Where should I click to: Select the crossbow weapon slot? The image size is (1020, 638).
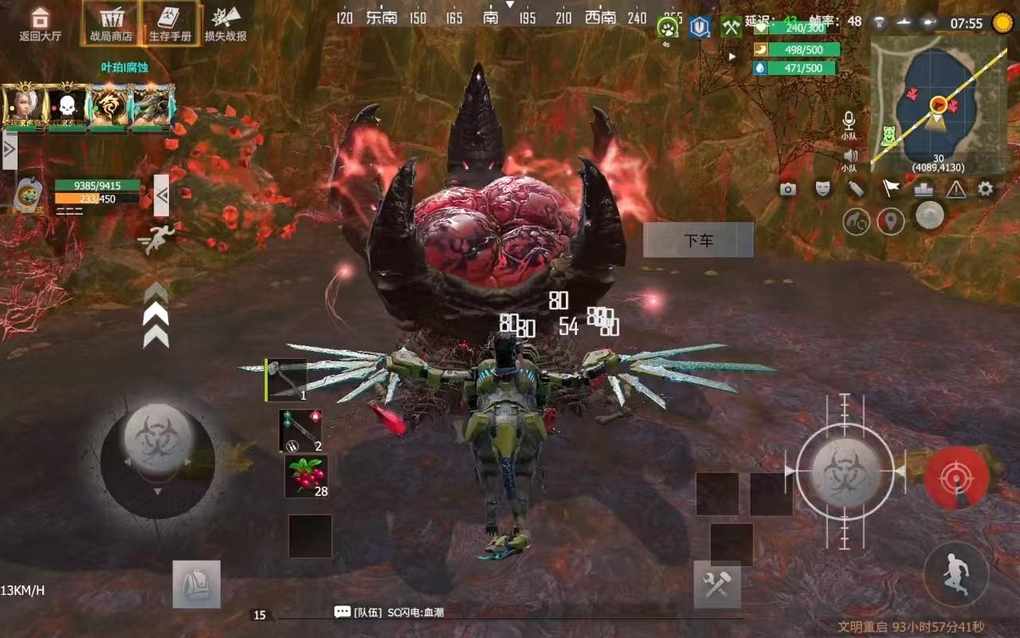[x=286, y=380]
